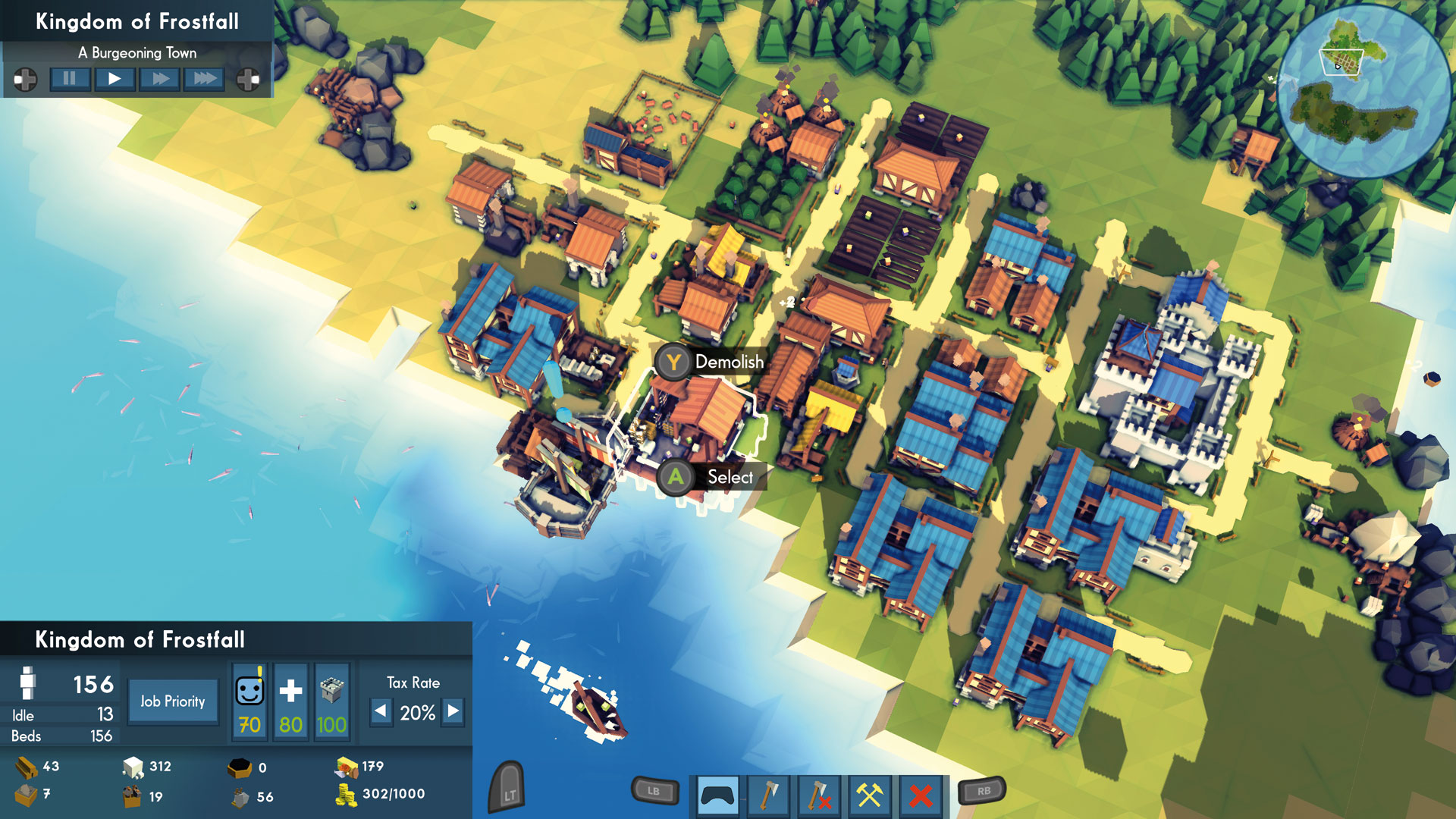
Task: Increase the tax rate above 20%
Action: point(453,712)
